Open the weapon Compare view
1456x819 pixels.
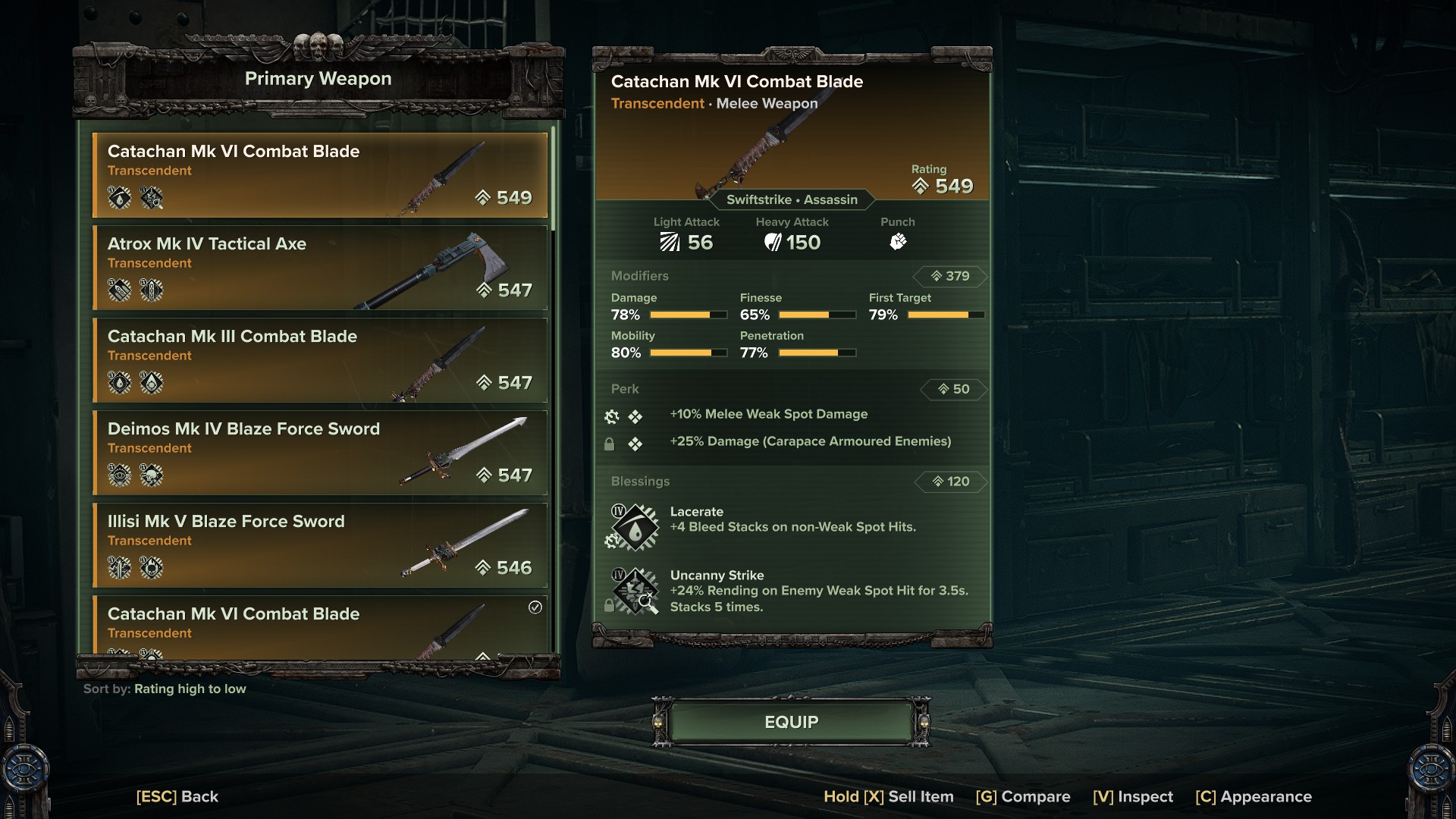tap(1022, 797)
